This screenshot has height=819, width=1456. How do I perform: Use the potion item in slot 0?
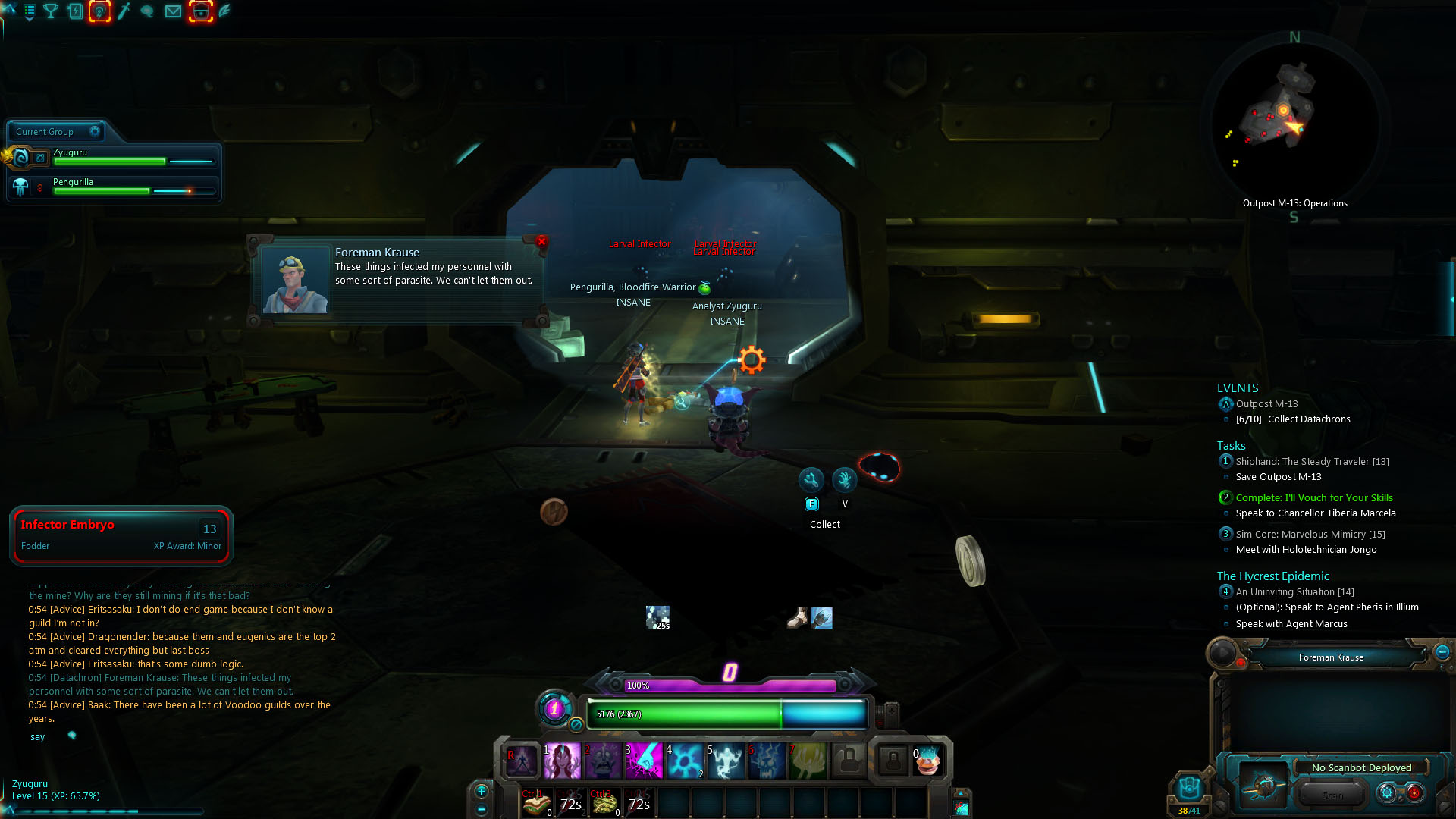click(927, 761)
